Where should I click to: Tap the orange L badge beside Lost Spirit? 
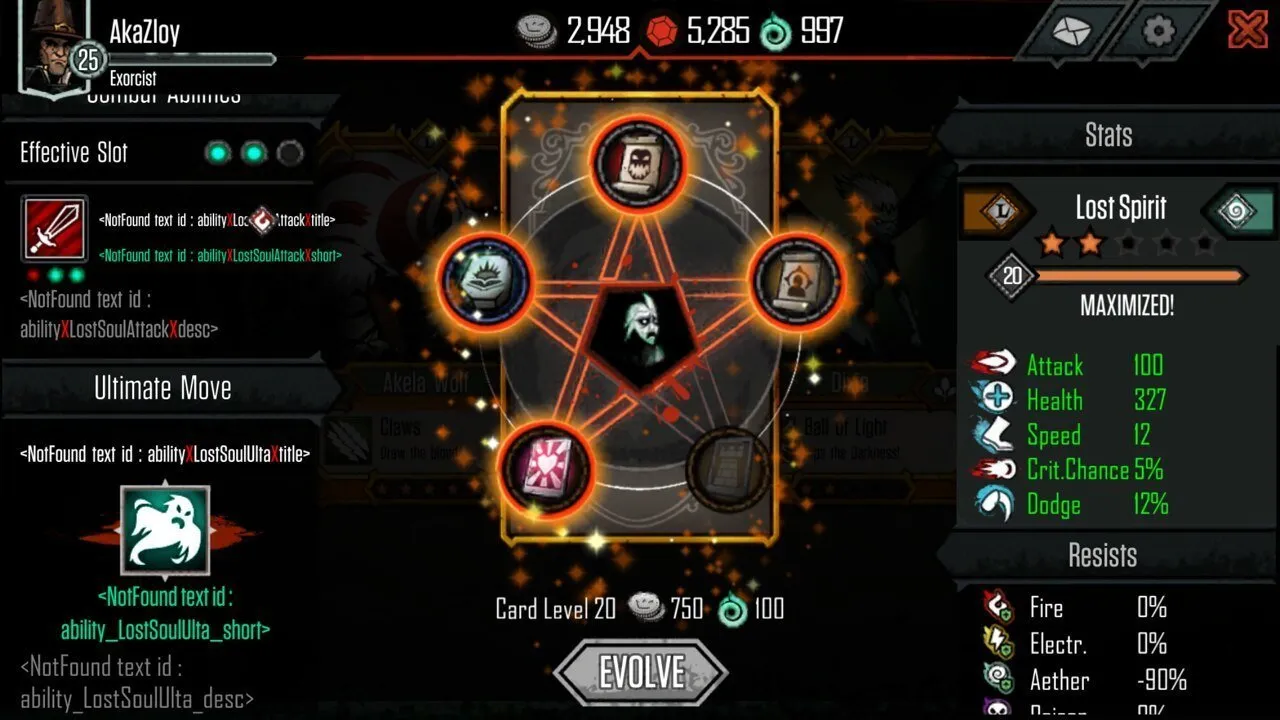pos(1000,209)
